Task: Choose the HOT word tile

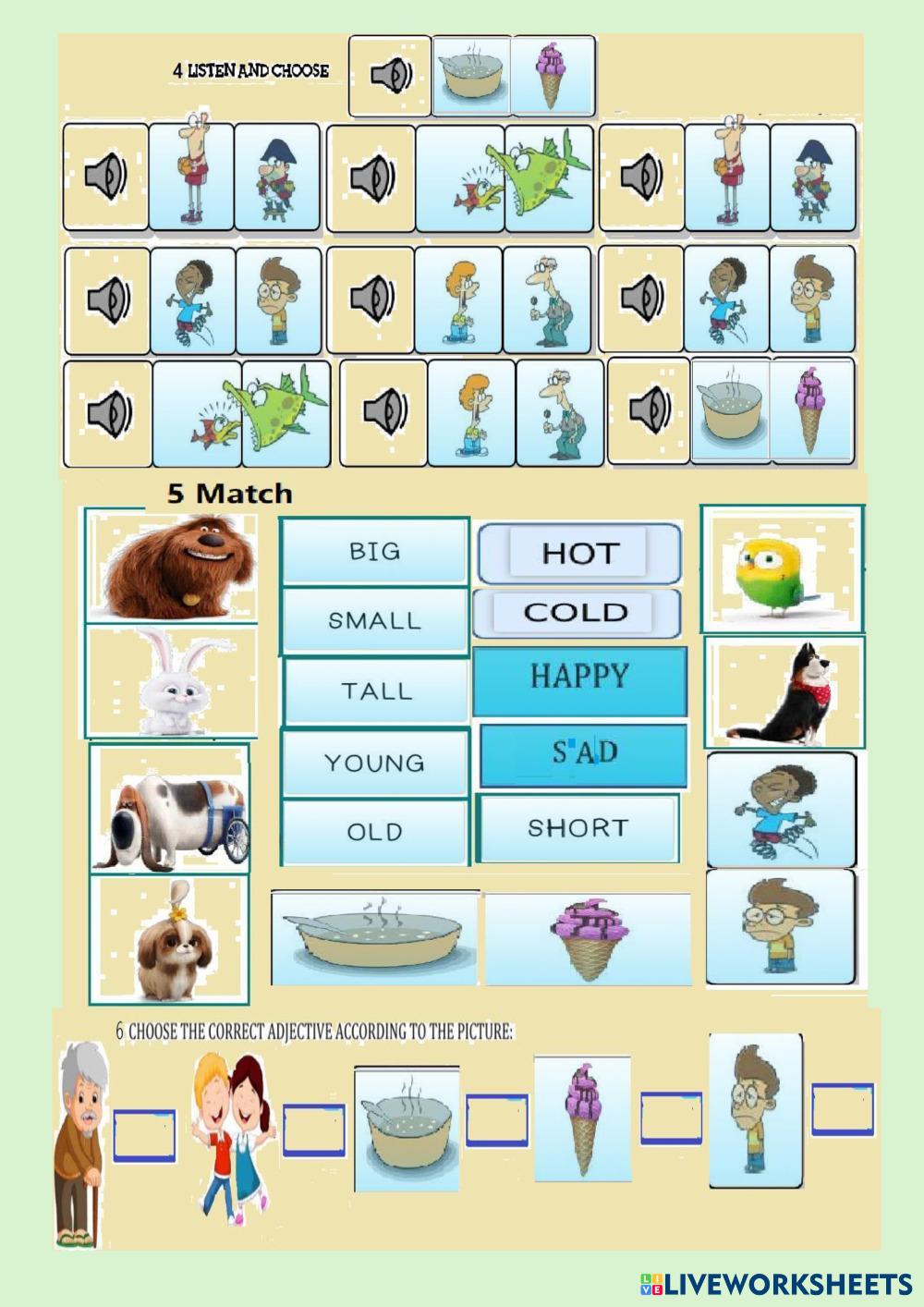Action: pos(579,553)
